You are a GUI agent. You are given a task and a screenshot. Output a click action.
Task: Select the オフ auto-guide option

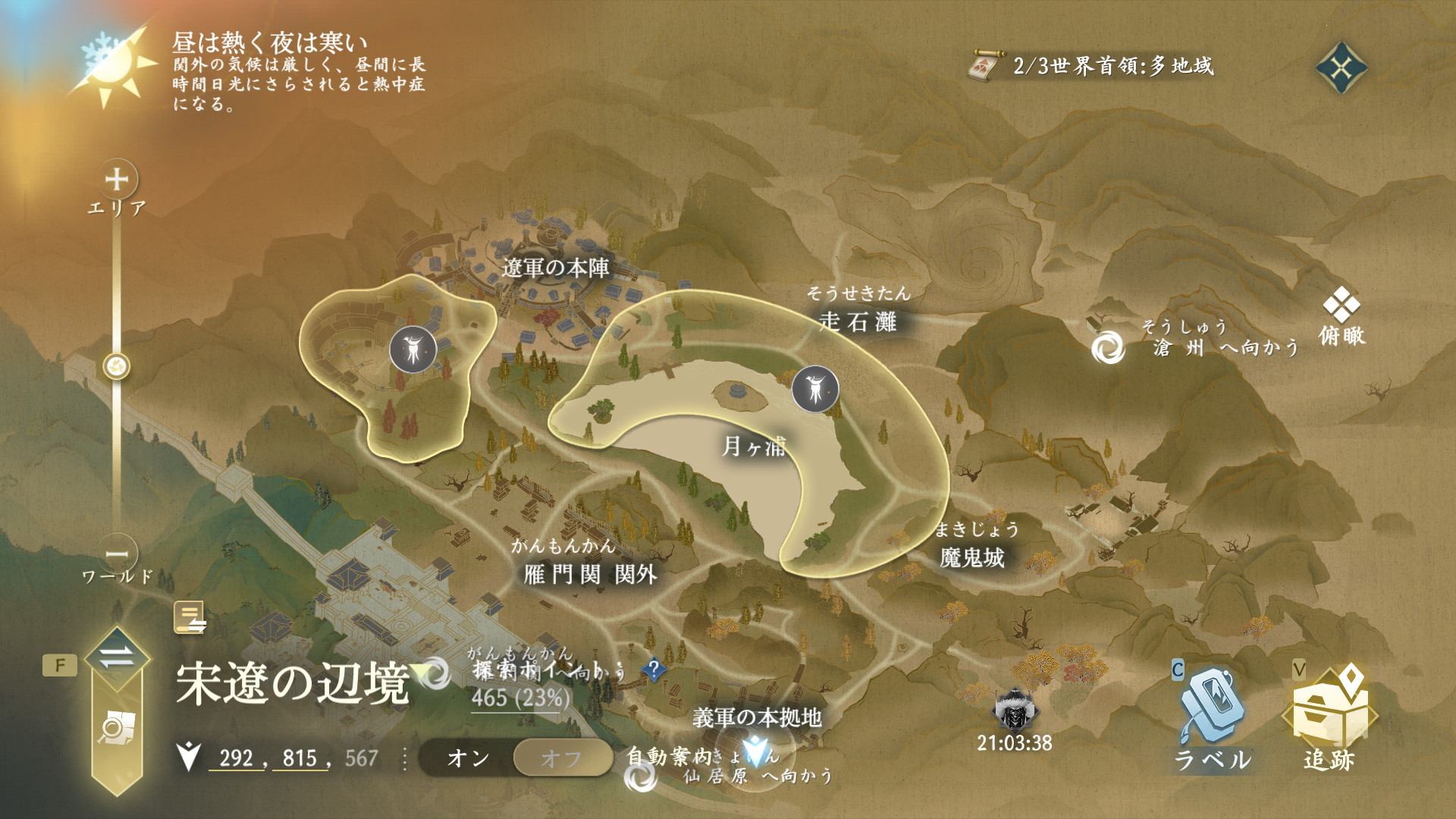point(562,758)
